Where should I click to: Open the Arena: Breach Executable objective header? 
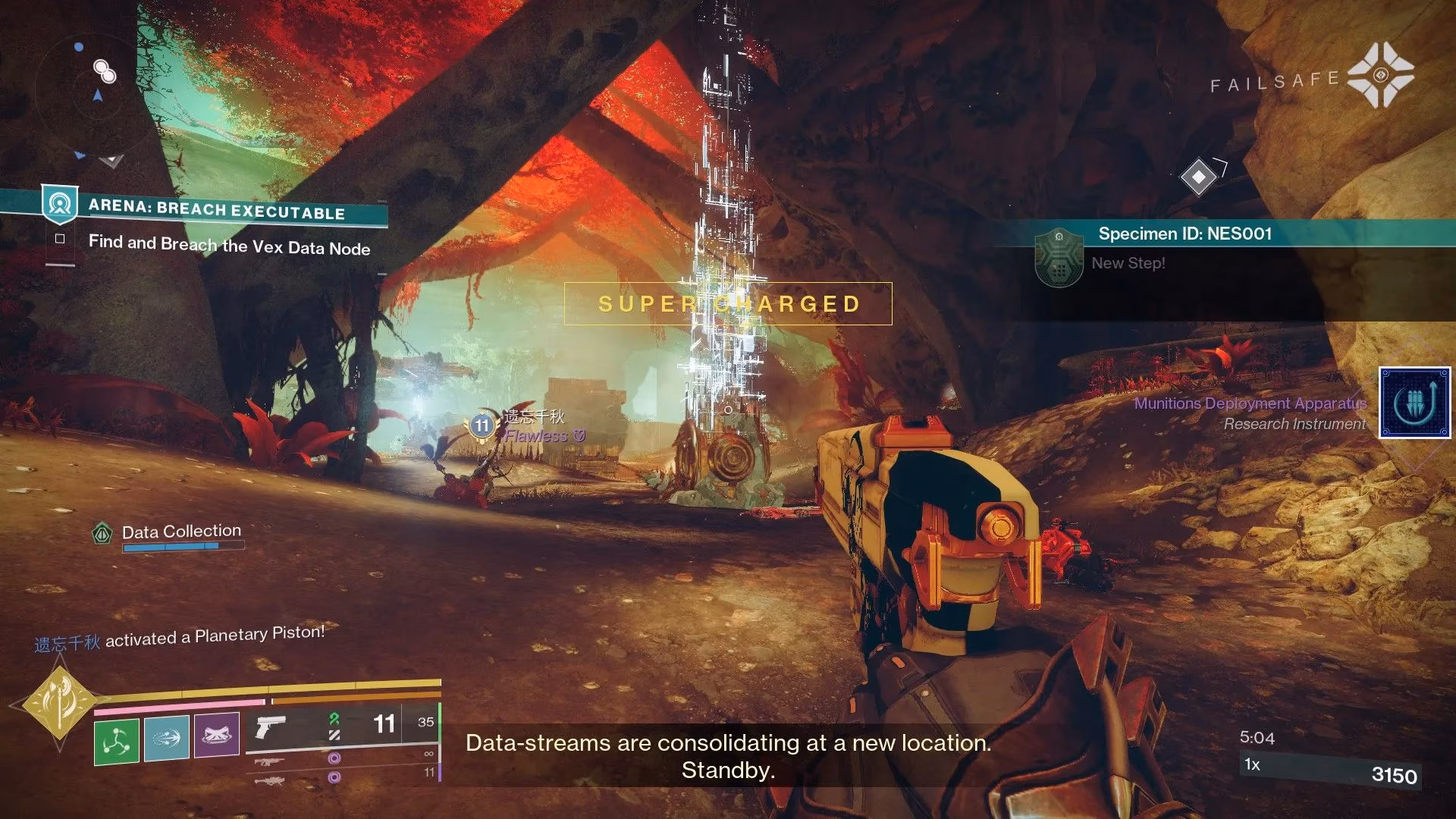216,209
